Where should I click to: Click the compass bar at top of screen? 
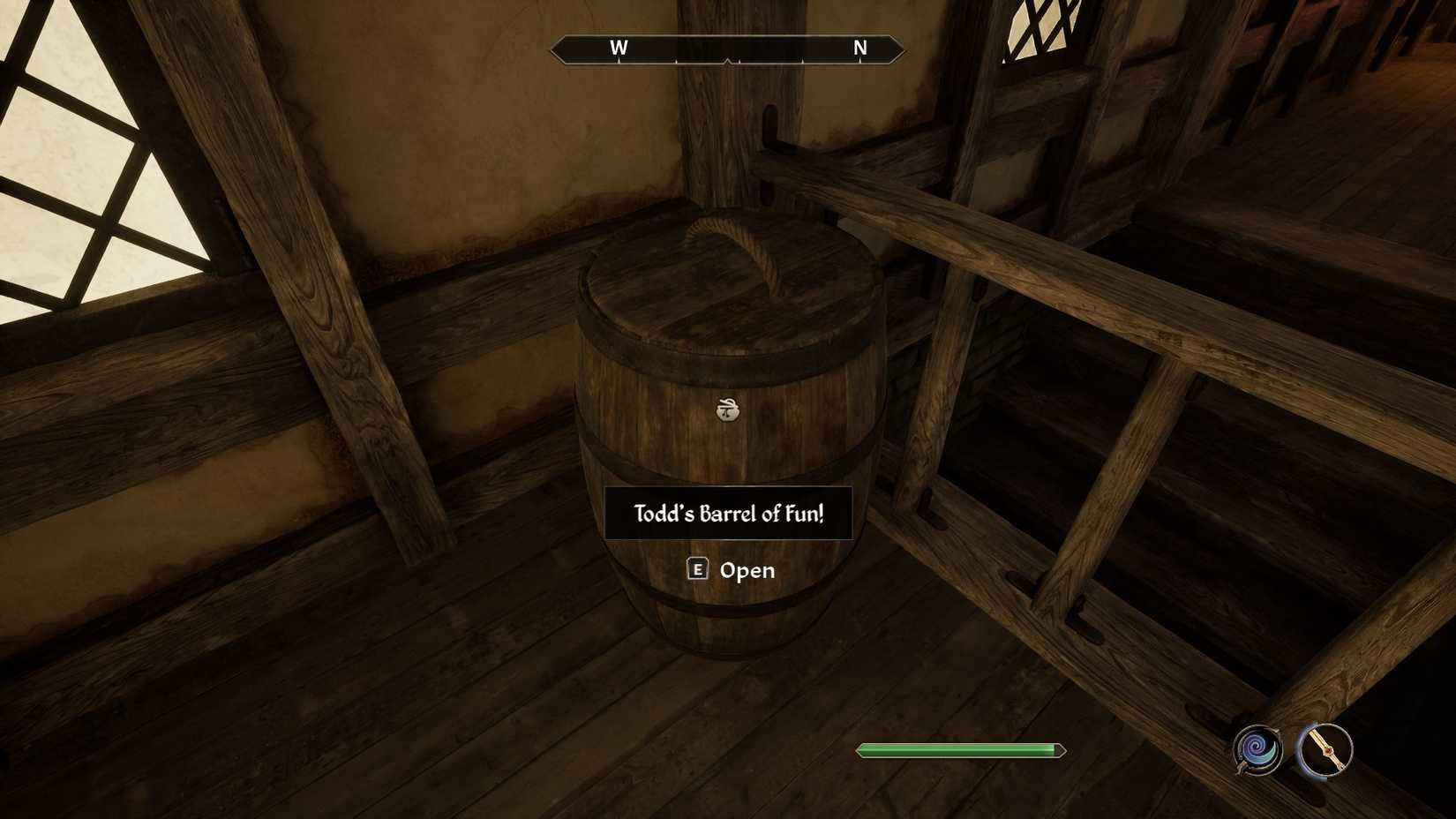[x=727, y=49]
